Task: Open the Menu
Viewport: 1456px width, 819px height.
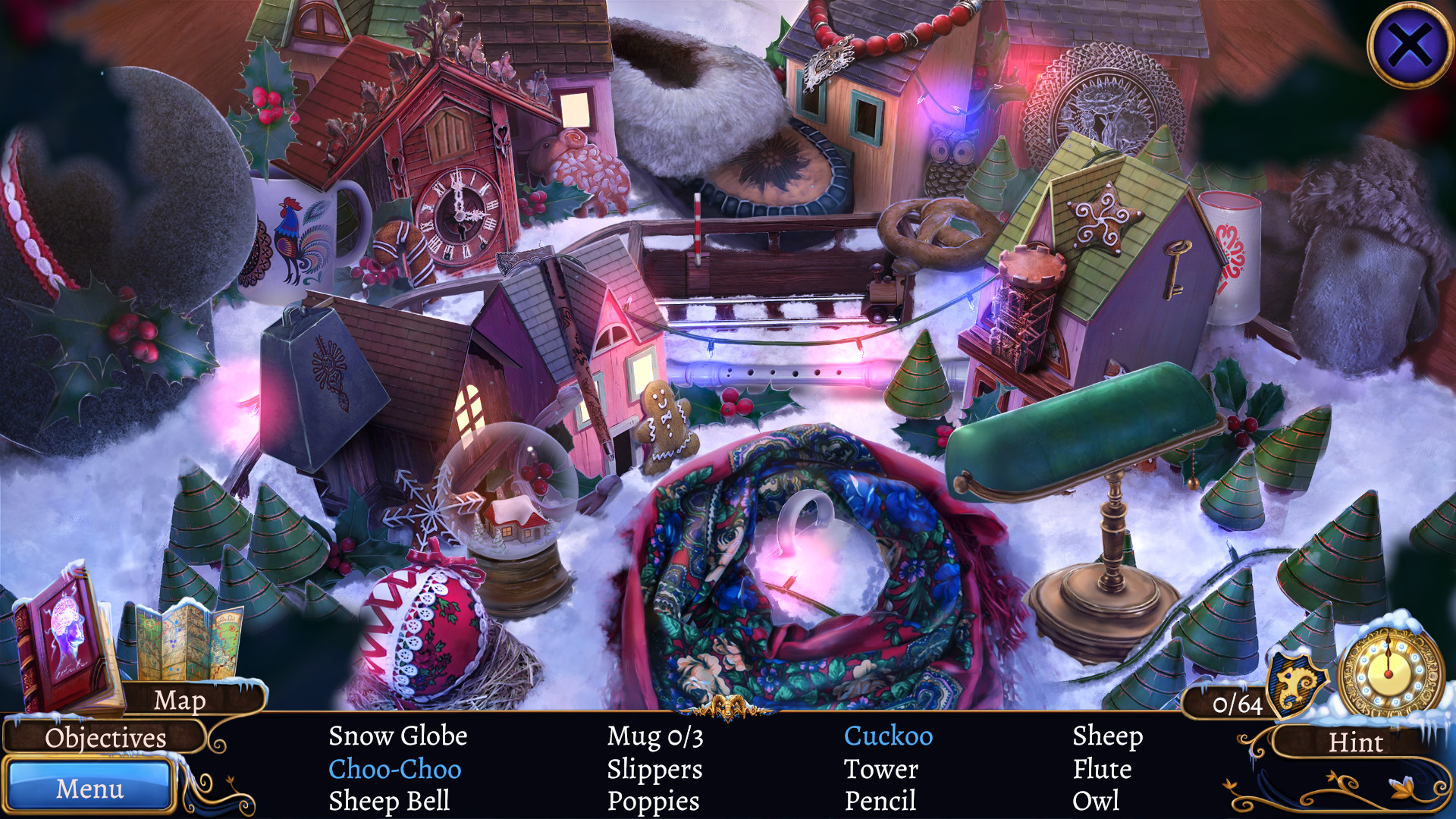Action: coord(91,789)
